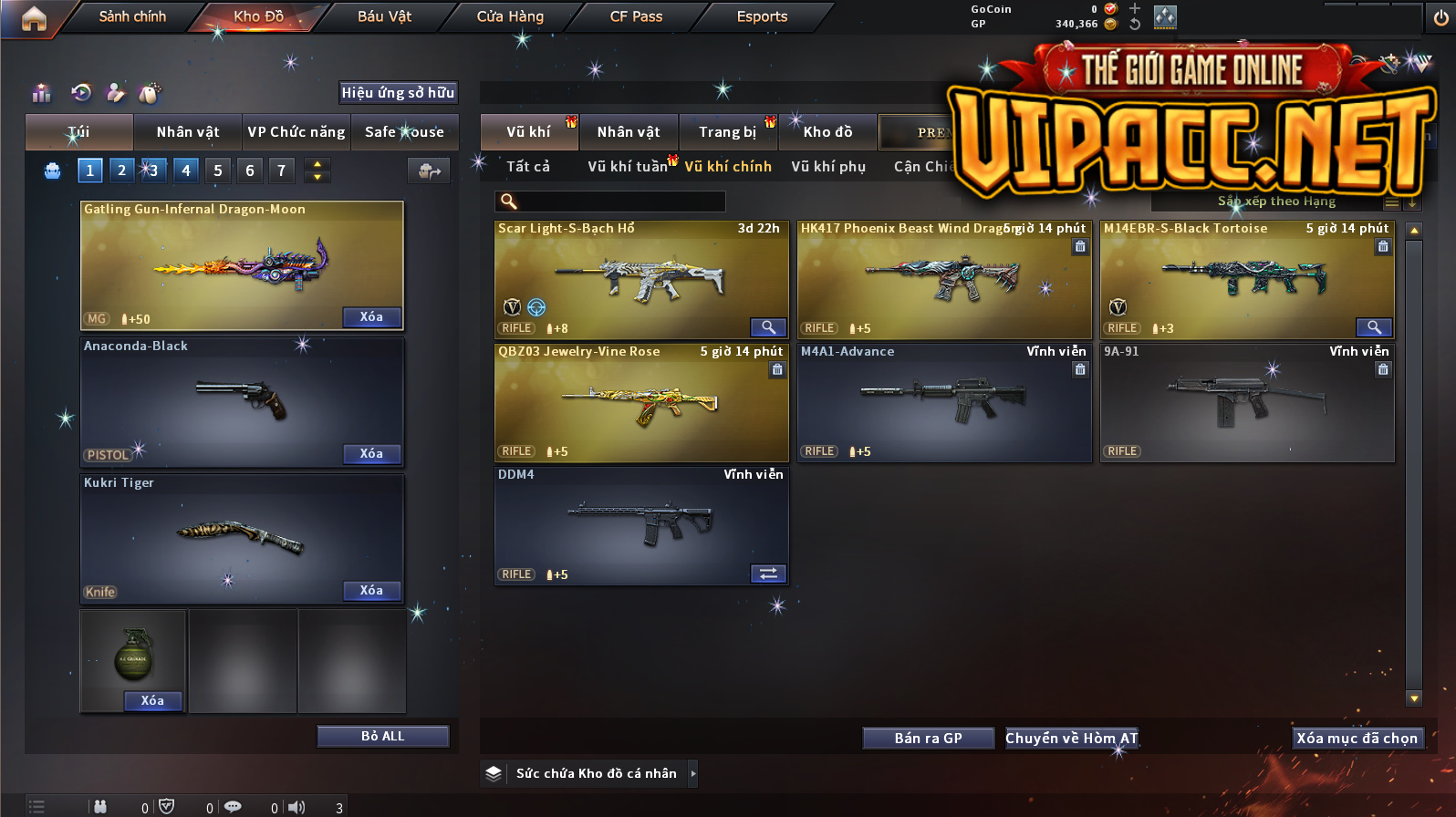This screenshot has width=1456, height=817.
Task: Open the Esports tab
Action: point(762,16)
